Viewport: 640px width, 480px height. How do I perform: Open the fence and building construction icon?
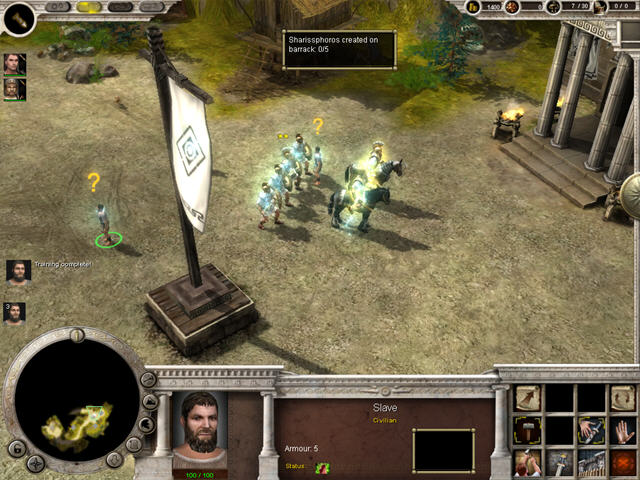[592, 463]
